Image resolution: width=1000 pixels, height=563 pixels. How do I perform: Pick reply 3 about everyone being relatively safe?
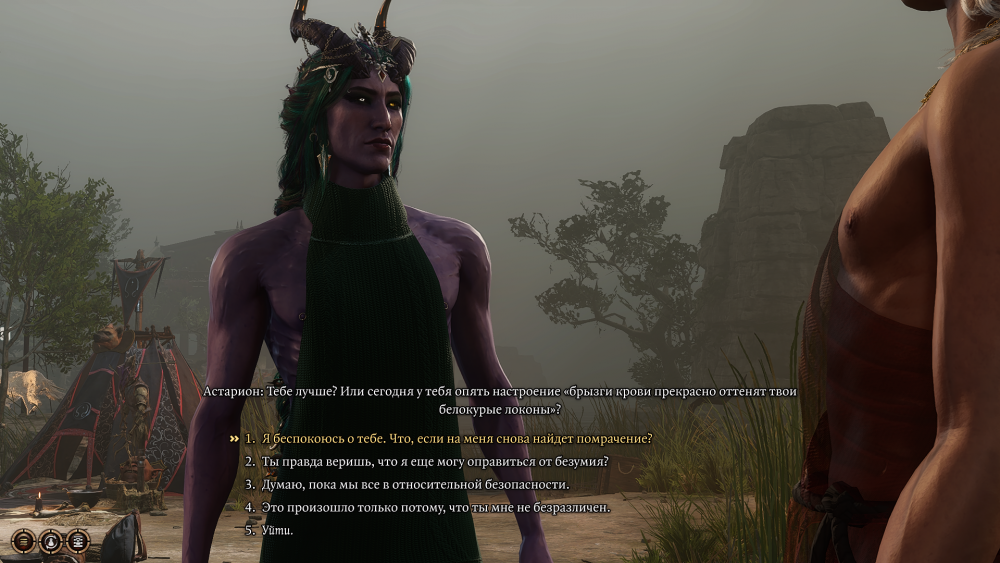[415, 485]
